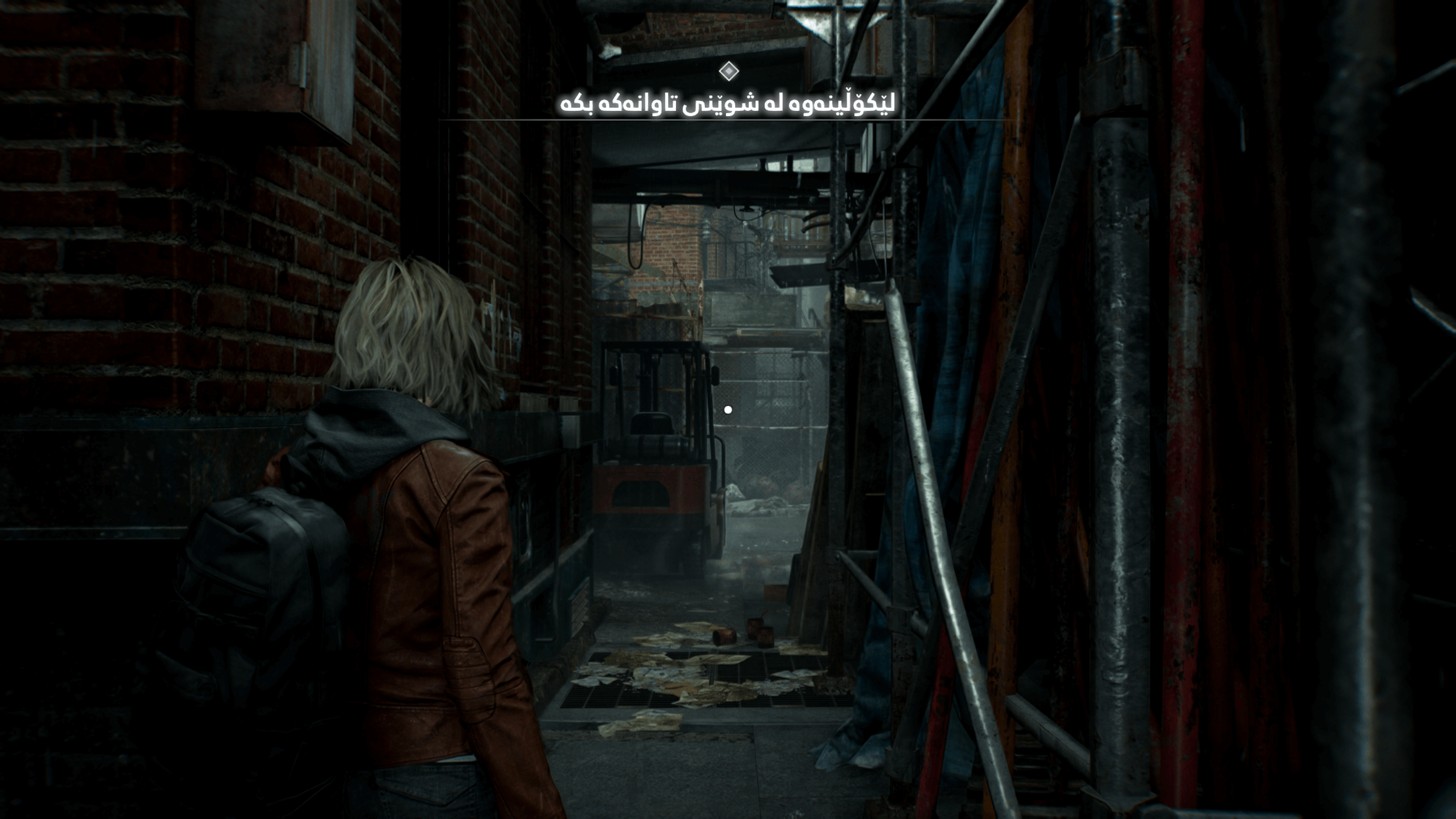Screen dimensions: 1456x819
Task: Click the diamond objective marker icon
Action: (x=728, y=71)
